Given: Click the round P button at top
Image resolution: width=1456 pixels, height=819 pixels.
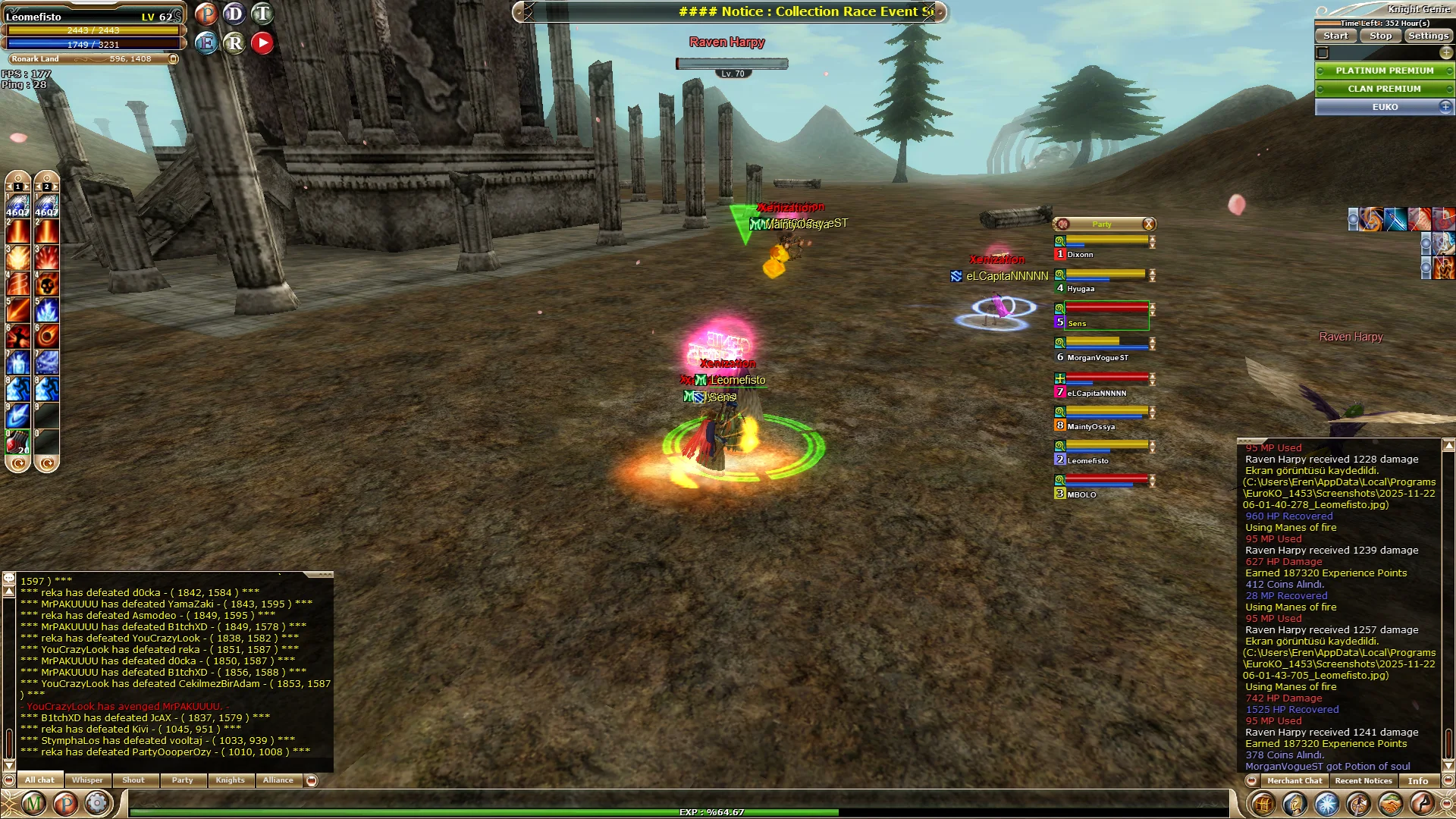Looking at the screenshot, I should [x=206, y=14].
